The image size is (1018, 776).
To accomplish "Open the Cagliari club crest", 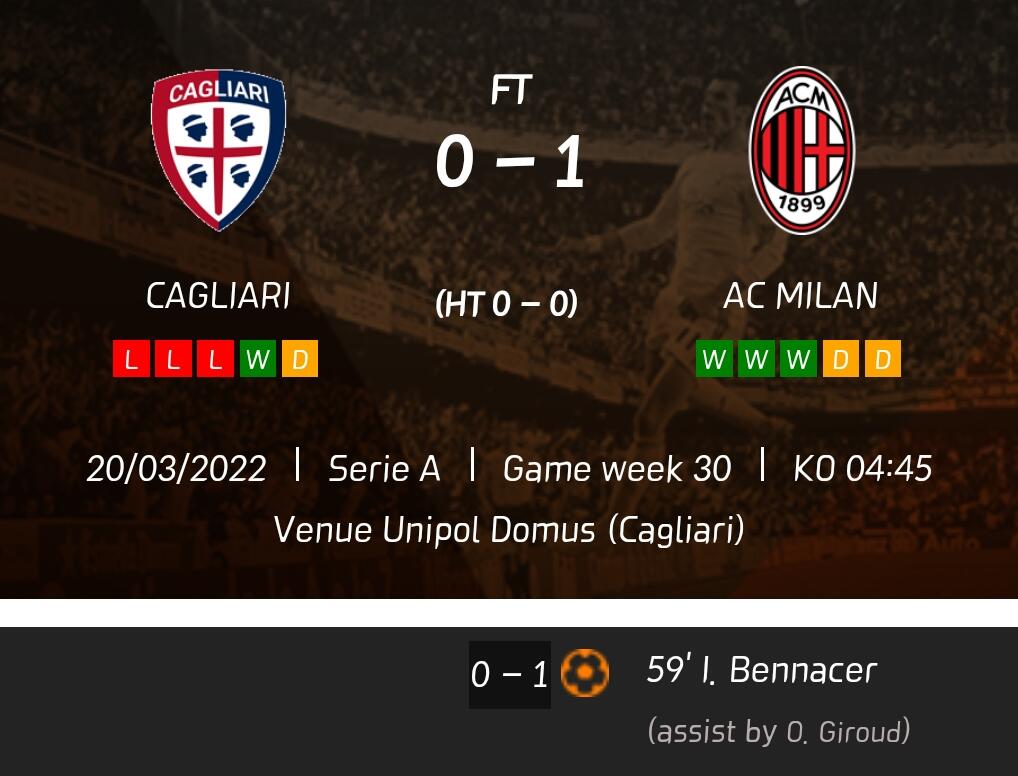I will (x=218, y=150).
